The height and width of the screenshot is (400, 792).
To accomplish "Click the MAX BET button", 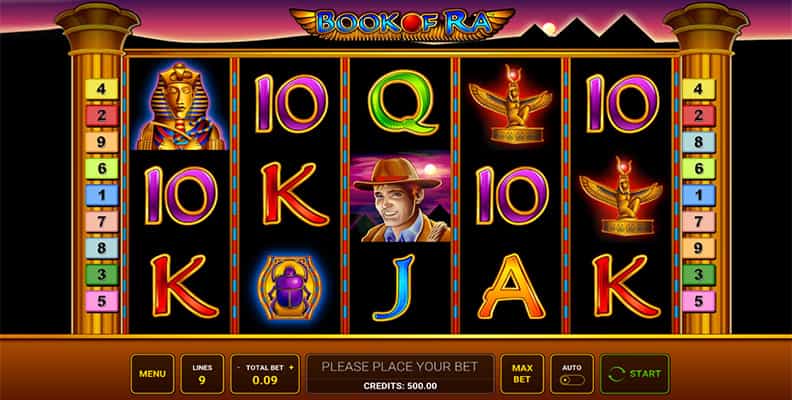I will click(x=522, y=374).
